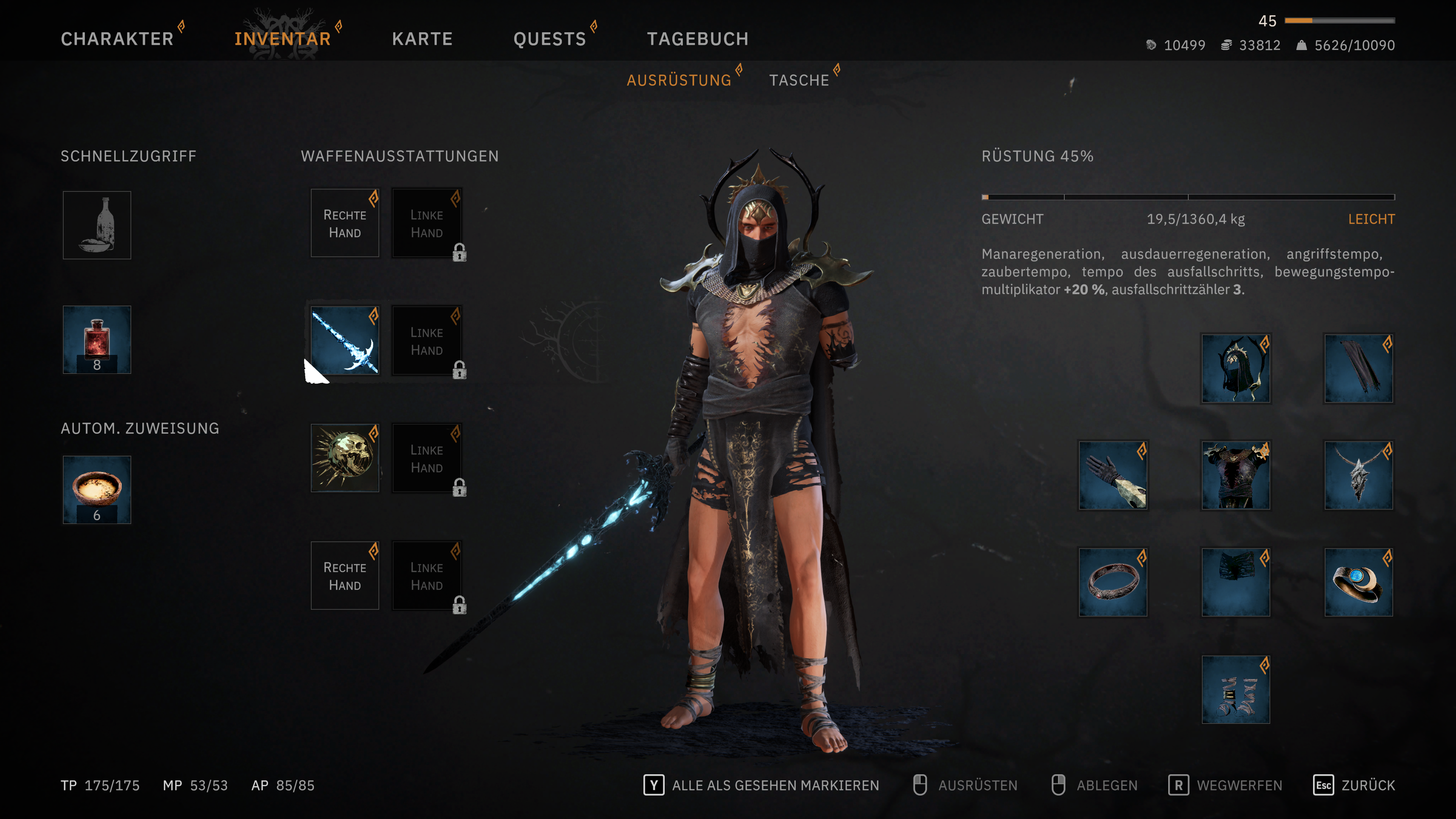Viewport: 1456px width, 819px height.
Task: Choose the blue gem ring slot
Action: click(1358, 582)
